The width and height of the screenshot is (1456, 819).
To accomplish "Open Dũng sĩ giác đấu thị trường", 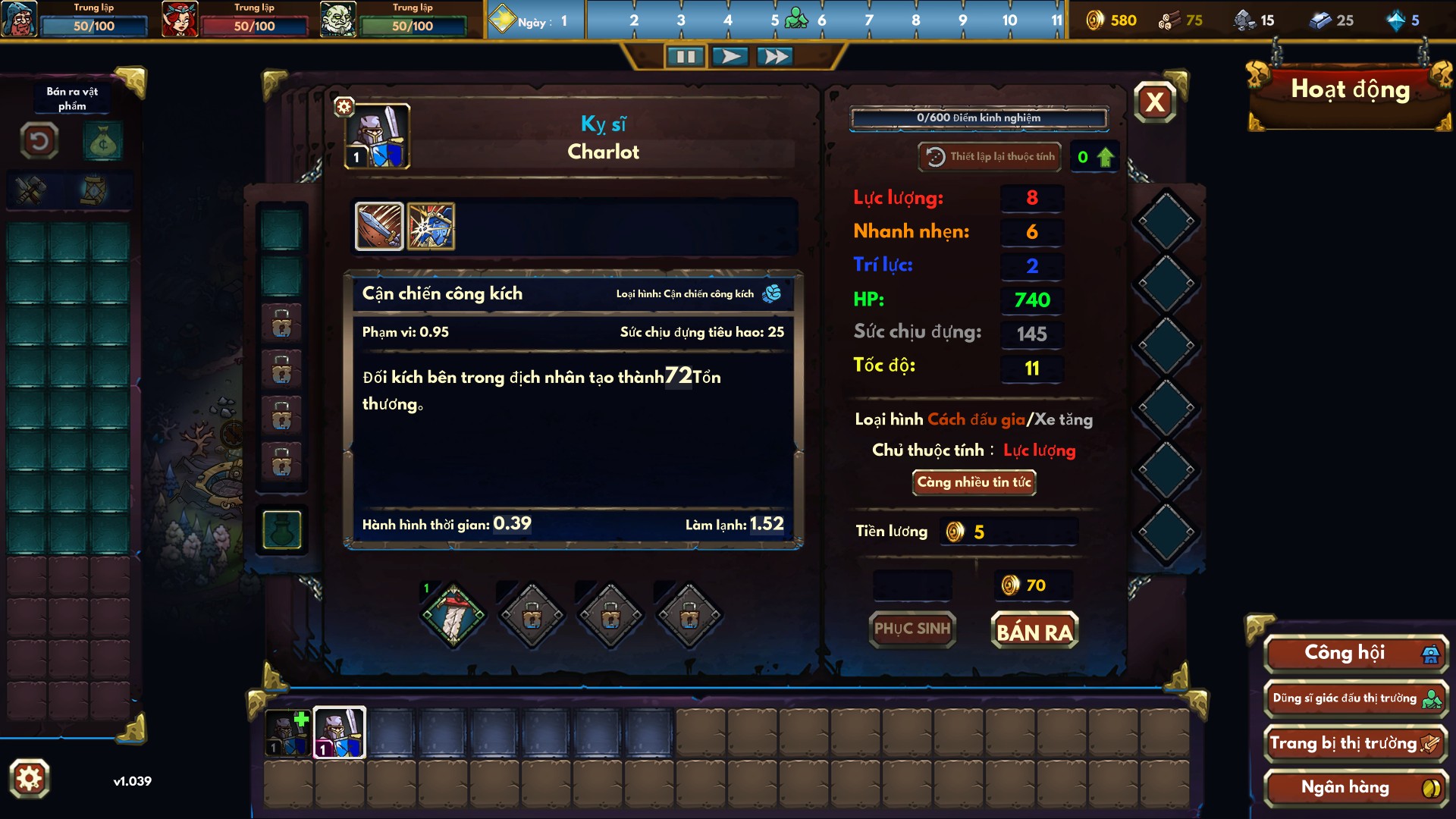I will pyautogui.click(x=1355, y=698).
